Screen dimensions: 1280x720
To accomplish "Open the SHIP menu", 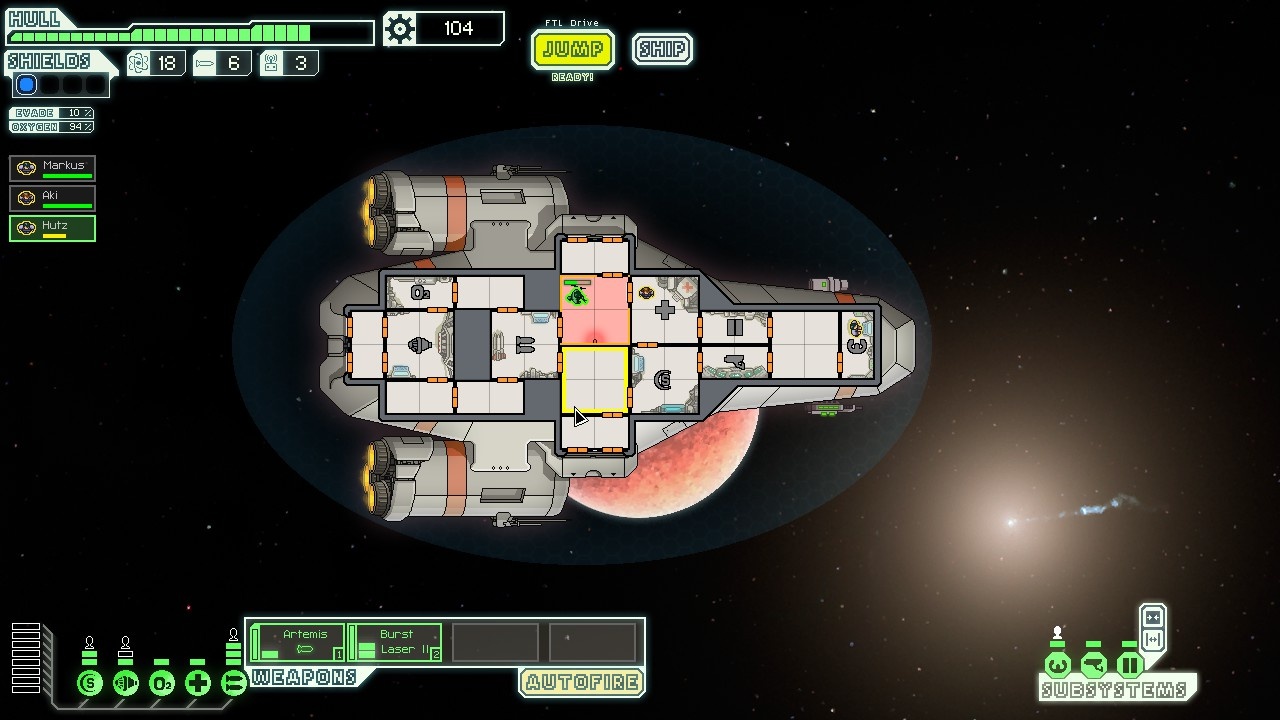I will pyautogui.click(x=662, y=49).
